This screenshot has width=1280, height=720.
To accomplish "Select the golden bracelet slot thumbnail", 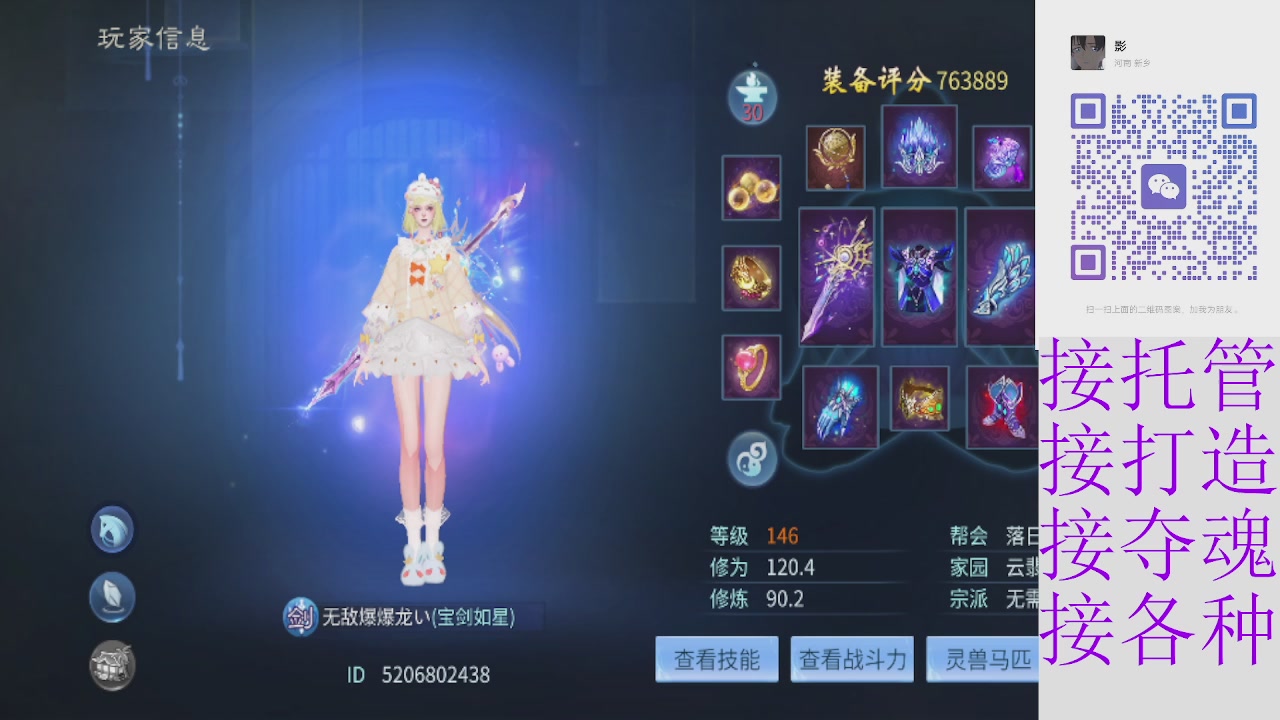I will [x=751, y=278].
